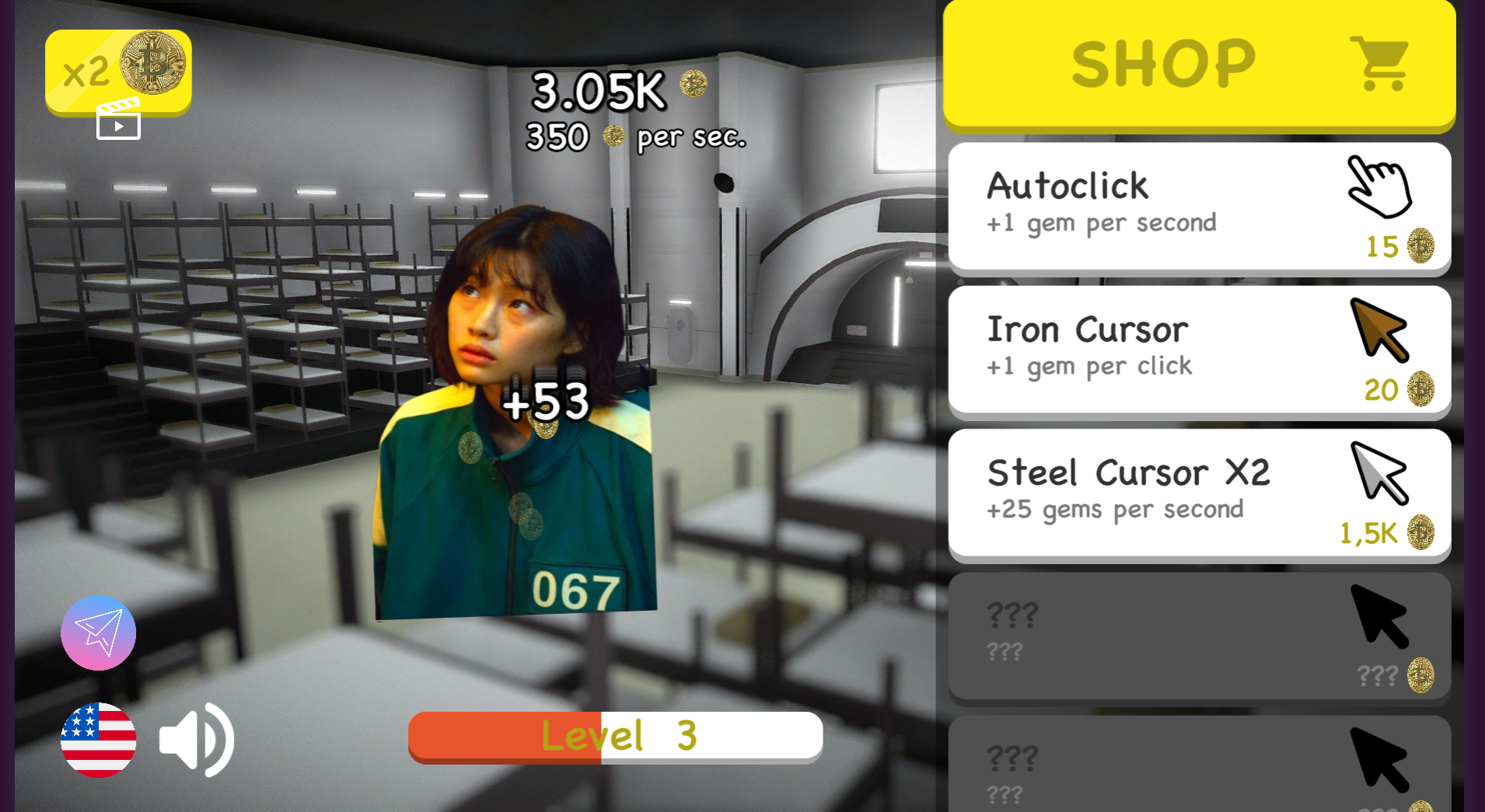This screenshot has height=812, width=1485.
Task: Open the SHOP panel header
Action: coord(1164,62)
